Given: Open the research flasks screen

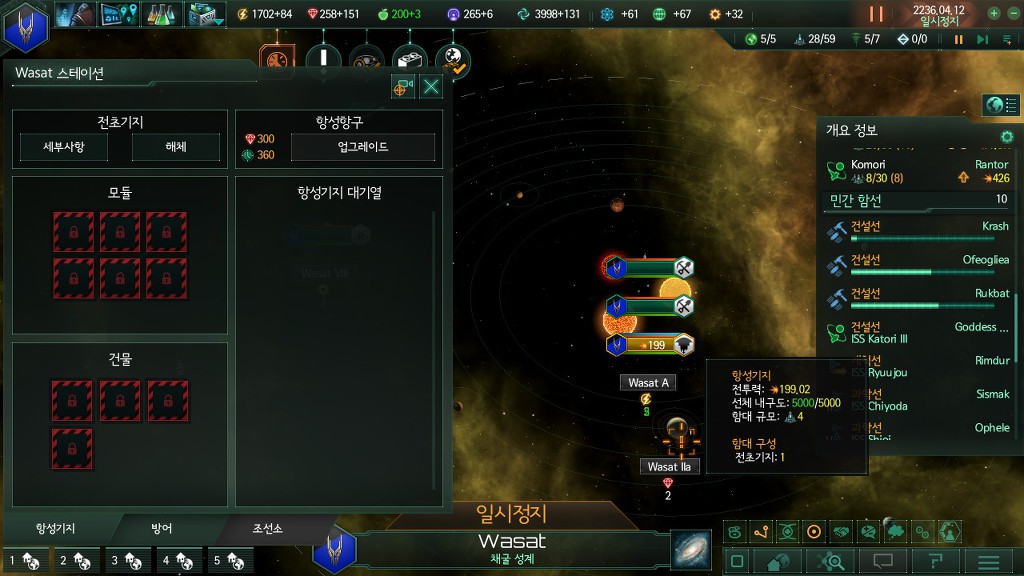Looking at the screenshot, I should 162,14.
